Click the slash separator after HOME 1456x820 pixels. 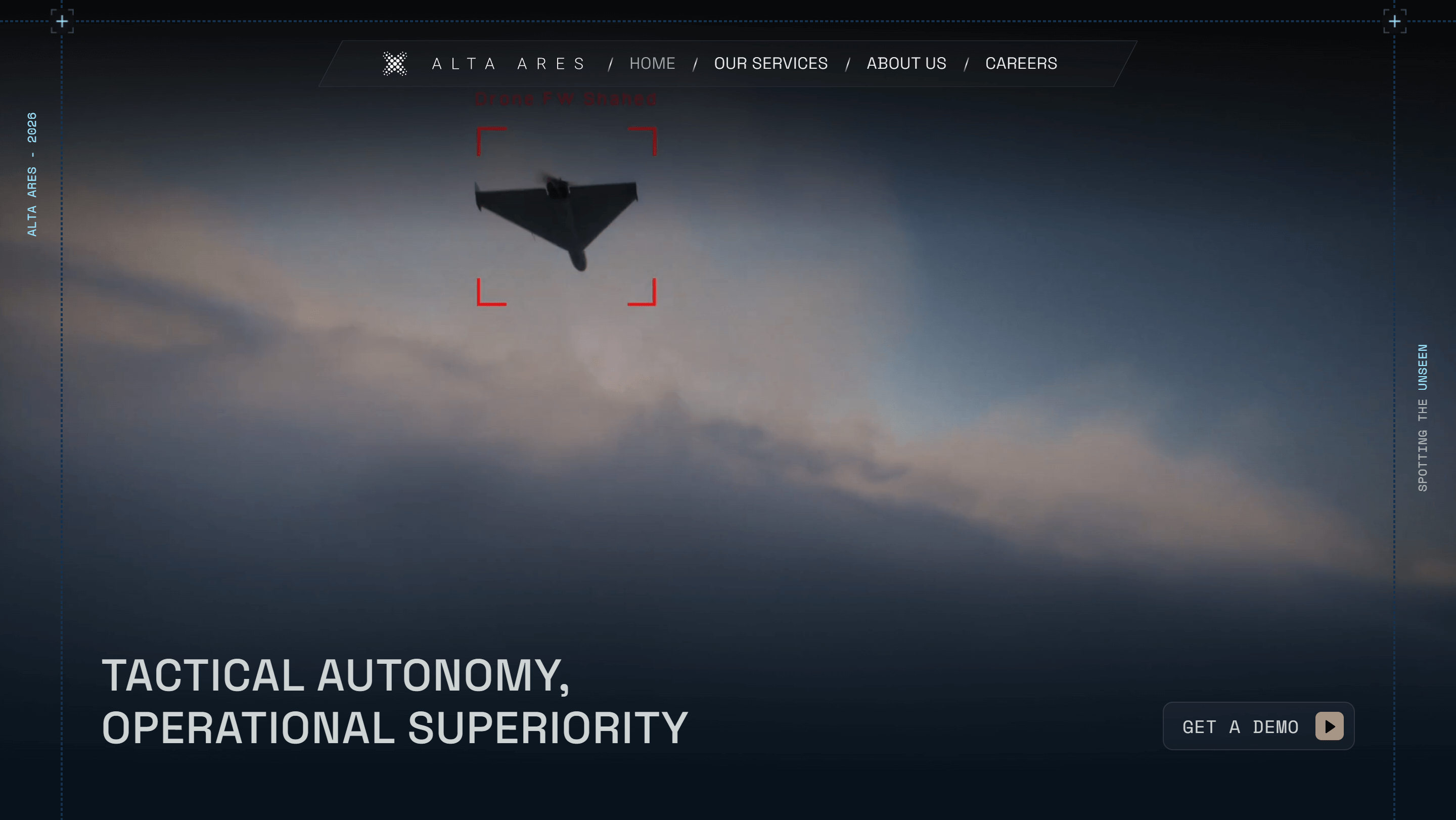[x=695, y=63]
